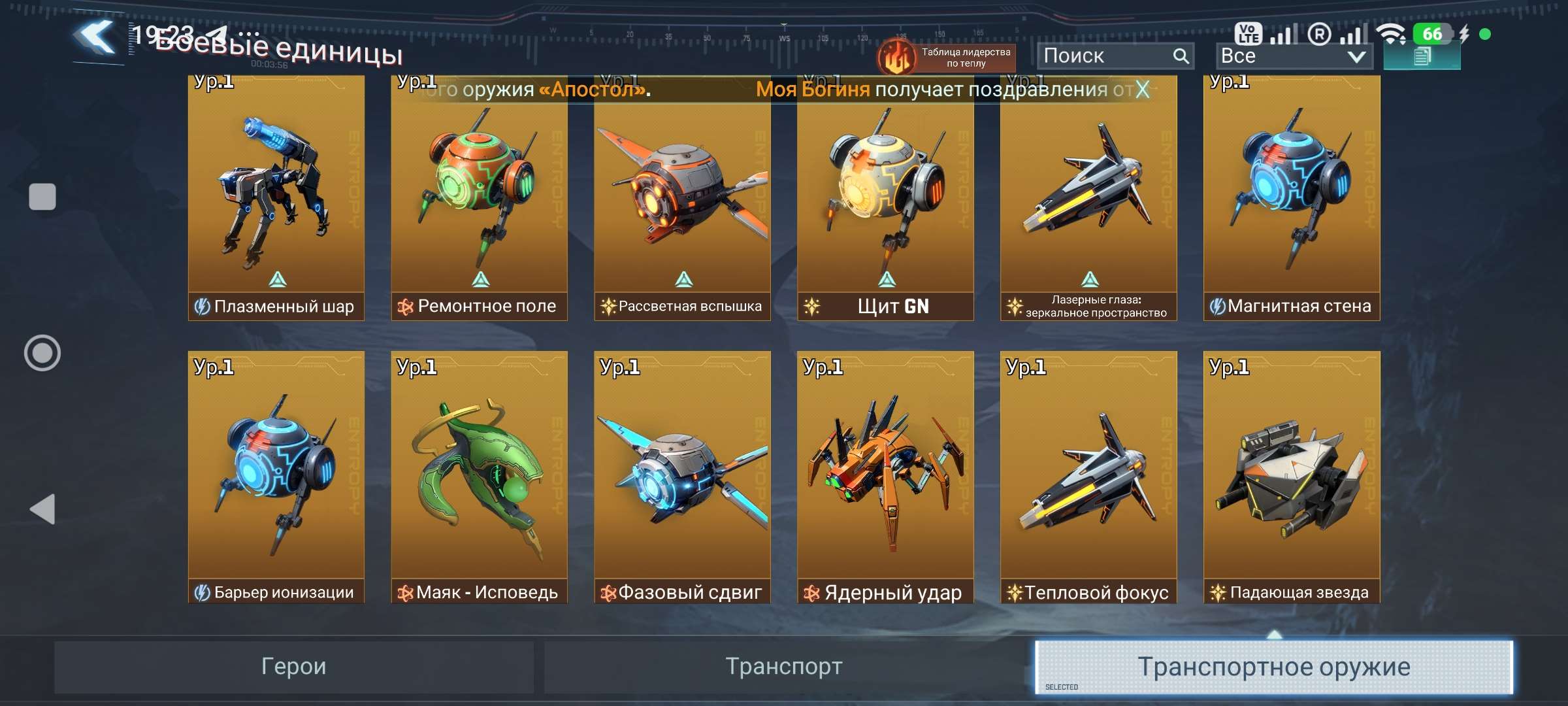
Task: Open the document list icon beside the filter
Action: pos(1423,58)
